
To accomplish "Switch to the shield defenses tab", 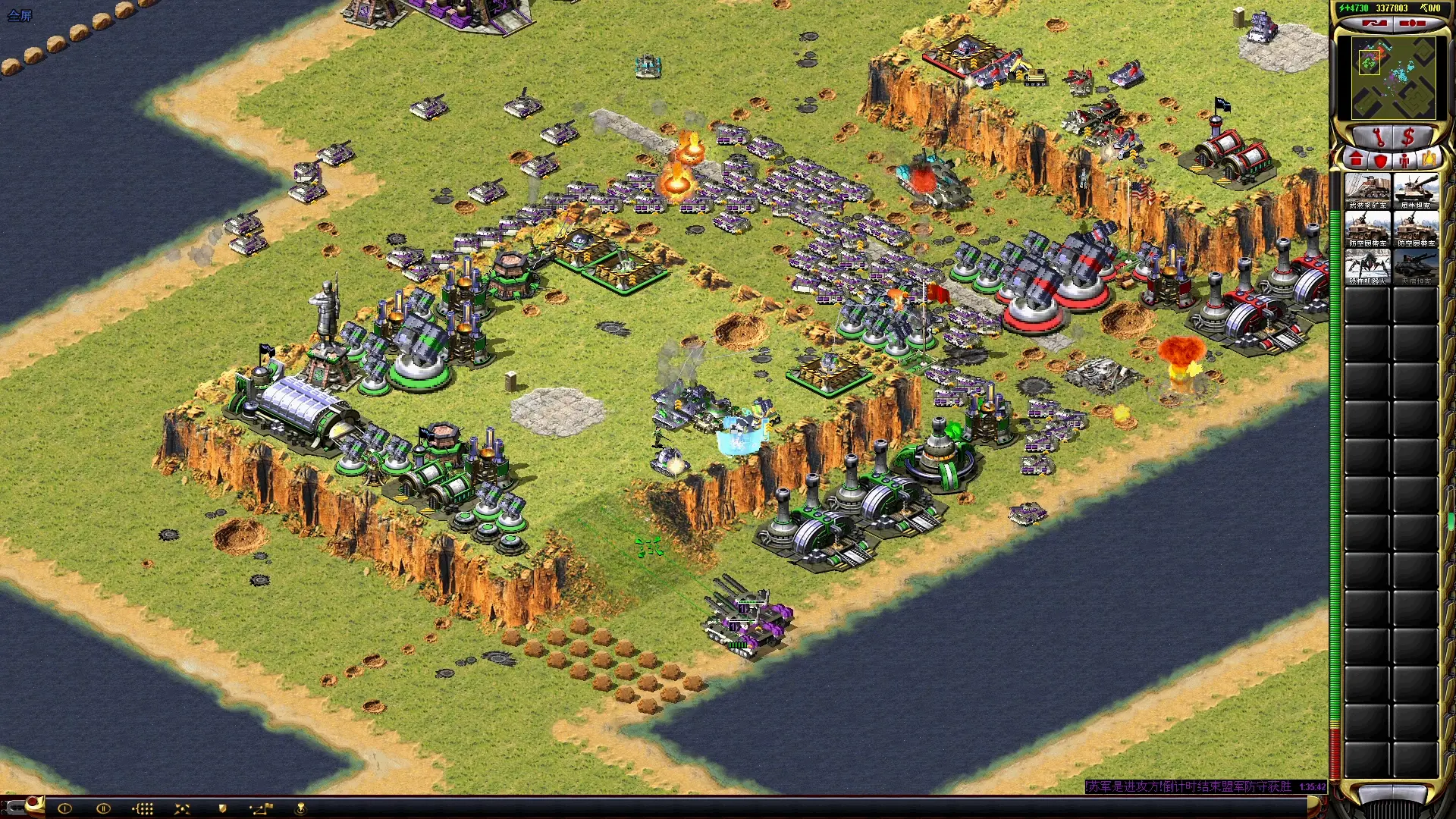I will [x=1381, y=161].
